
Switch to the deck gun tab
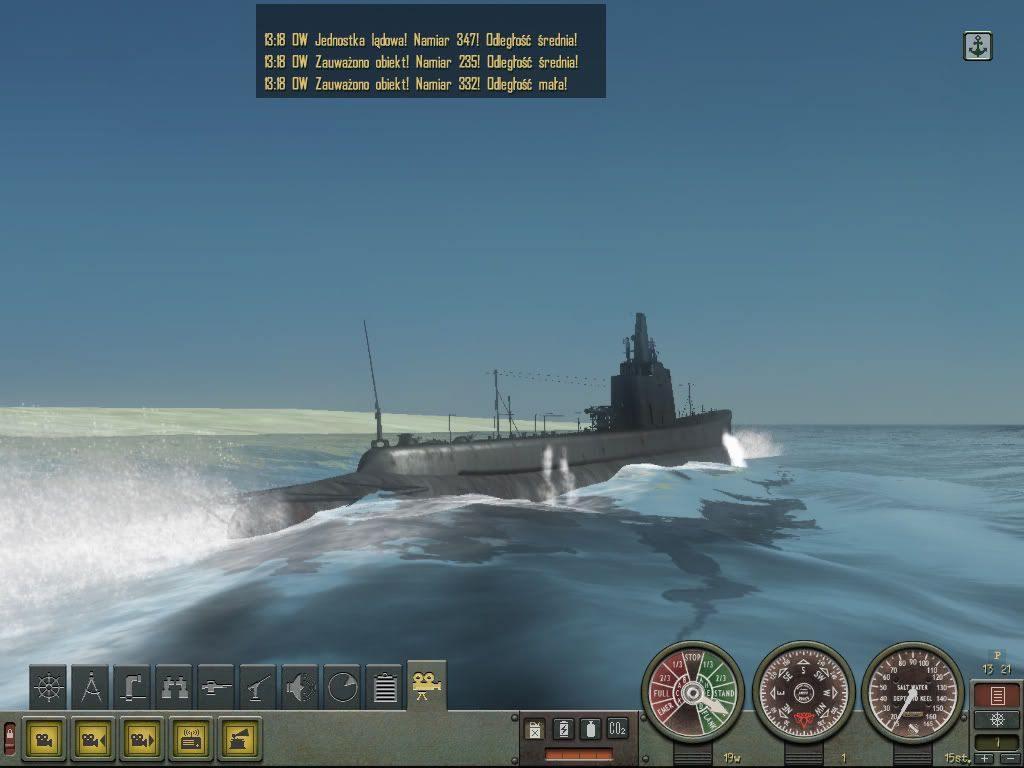(258, 687)
